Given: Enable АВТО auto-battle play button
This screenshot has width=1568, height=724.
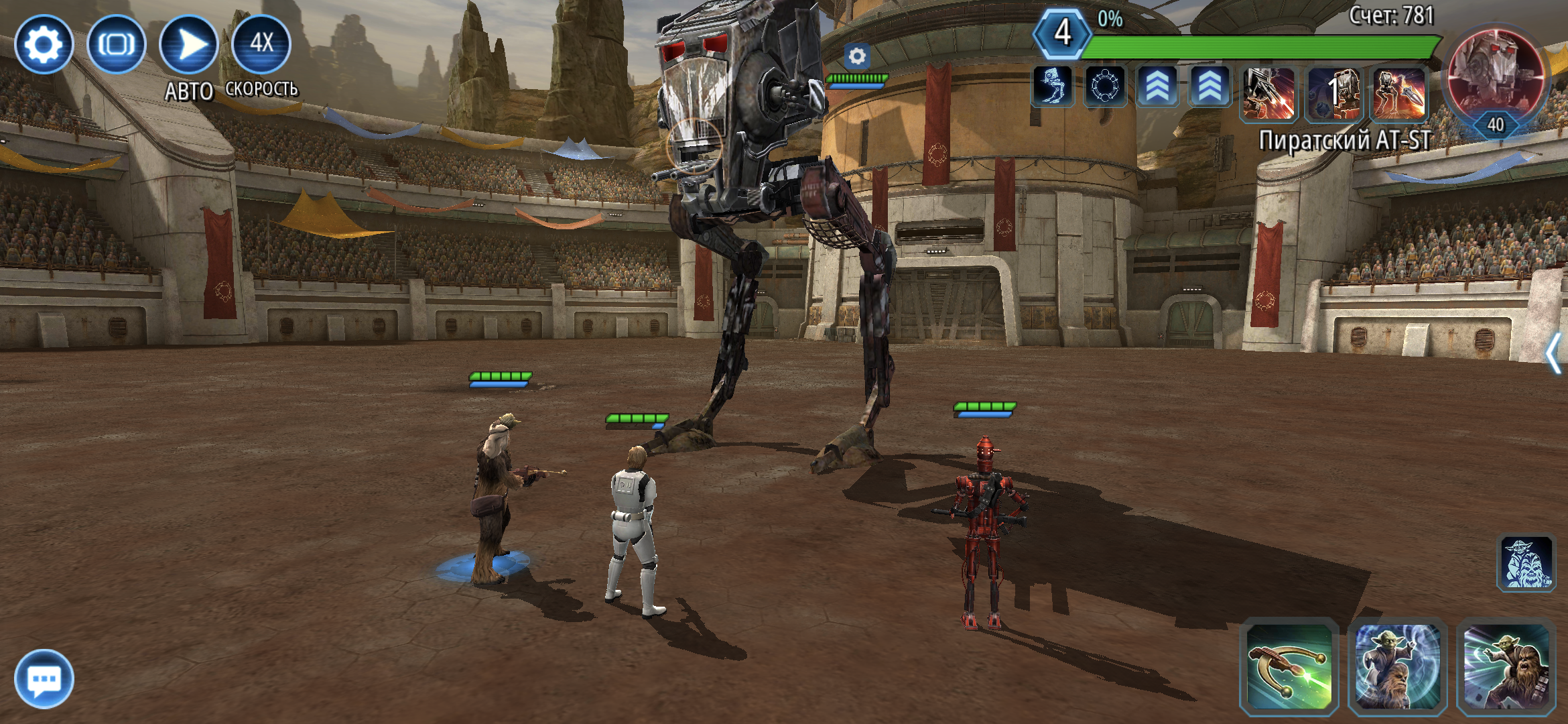Looking at the screenshot, I should 189,45.
